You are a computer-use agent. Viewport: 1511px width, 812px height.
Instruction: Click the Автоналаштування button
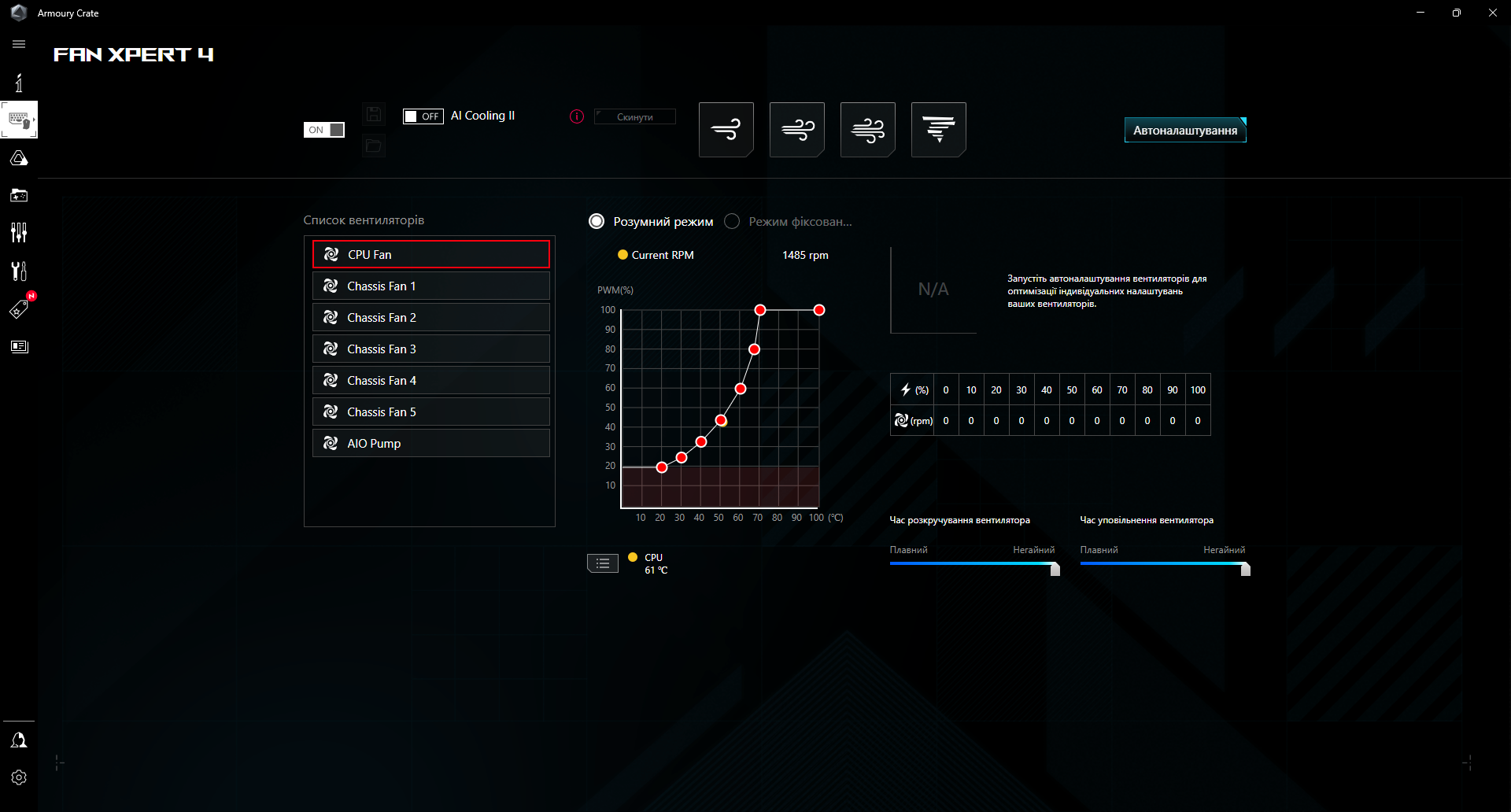tap(1184, 129)
